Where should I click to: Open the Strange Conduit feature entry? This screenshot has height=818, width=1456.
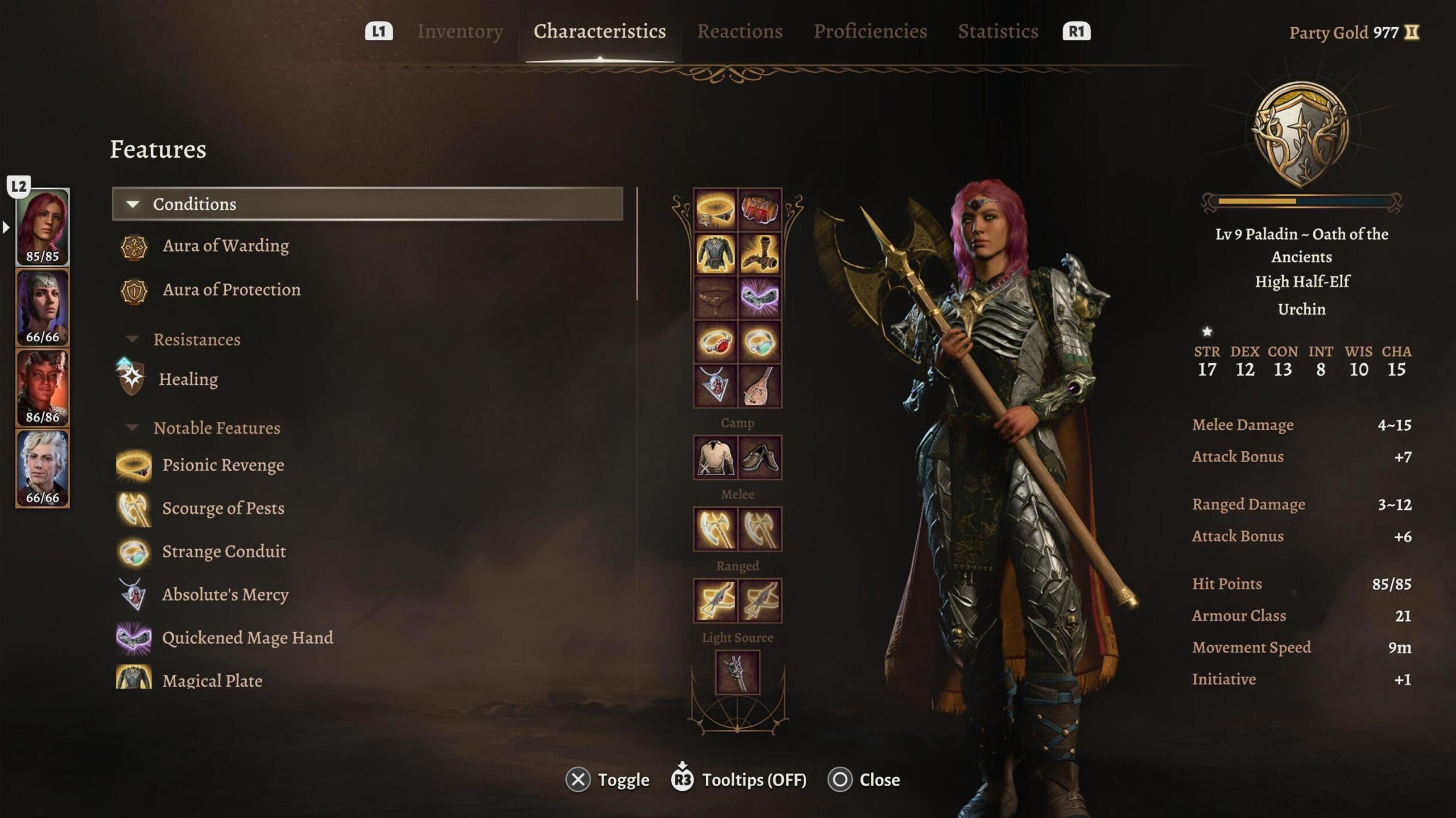(x=224, y=551)
